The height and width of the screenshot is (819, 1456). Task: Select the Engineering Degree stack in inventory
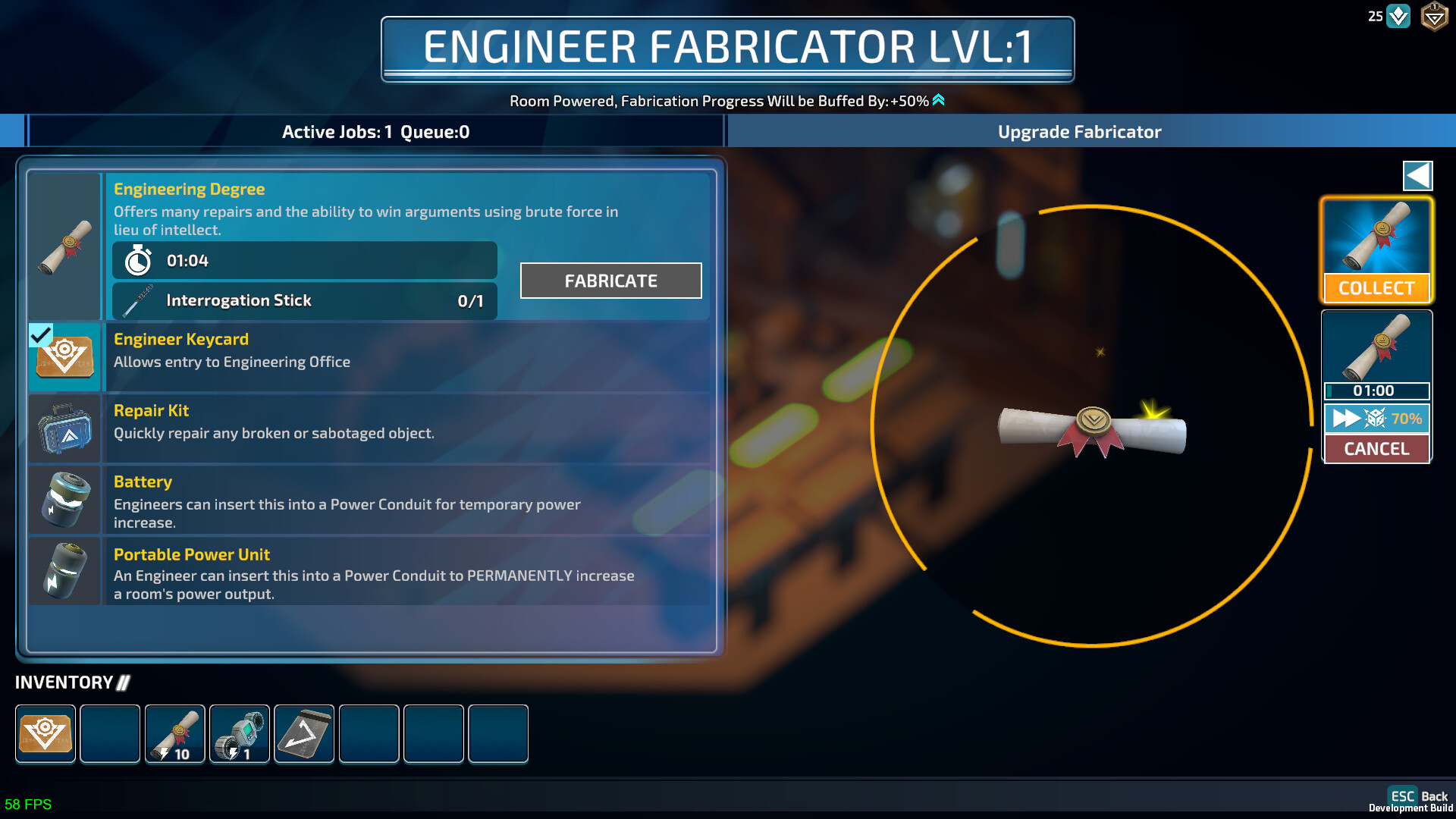coord(174,733)
